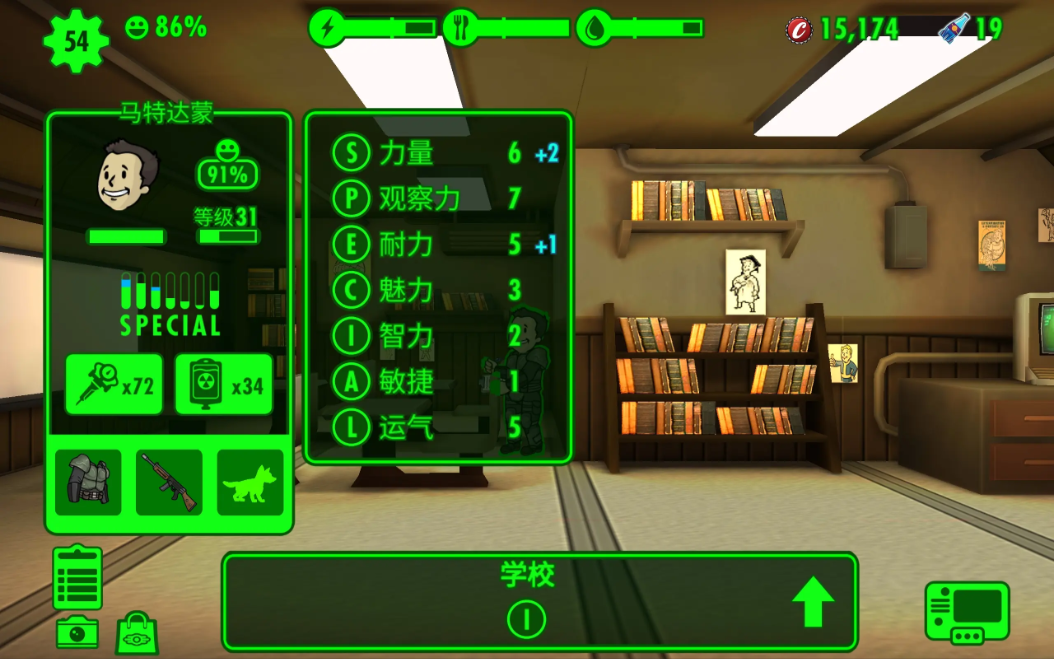The width and height of the screenshot is (1054, 659).
Task: Open the shop bag icon
Action: click(138, 634)
